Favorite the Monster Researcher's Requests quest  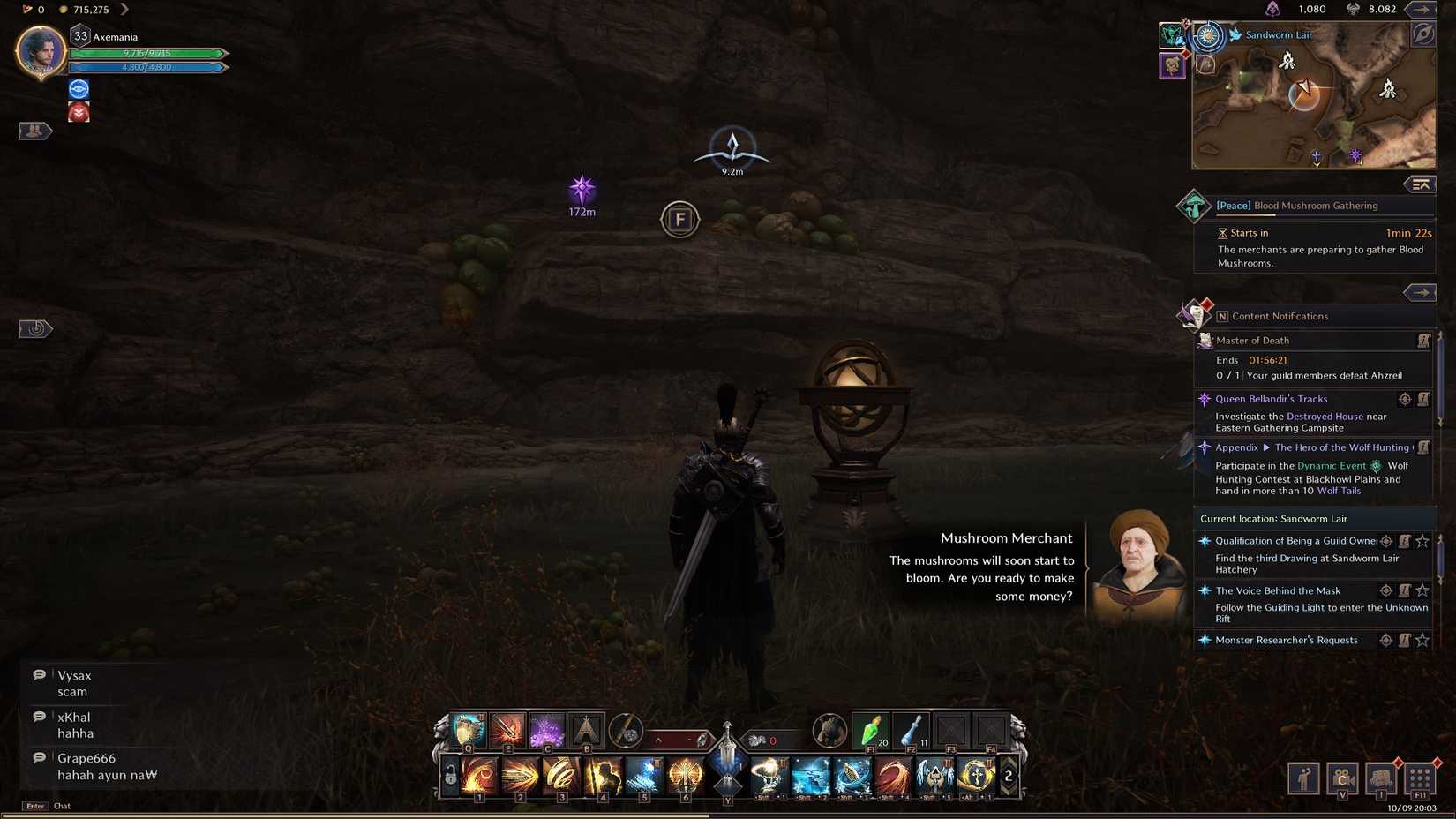1421,639
